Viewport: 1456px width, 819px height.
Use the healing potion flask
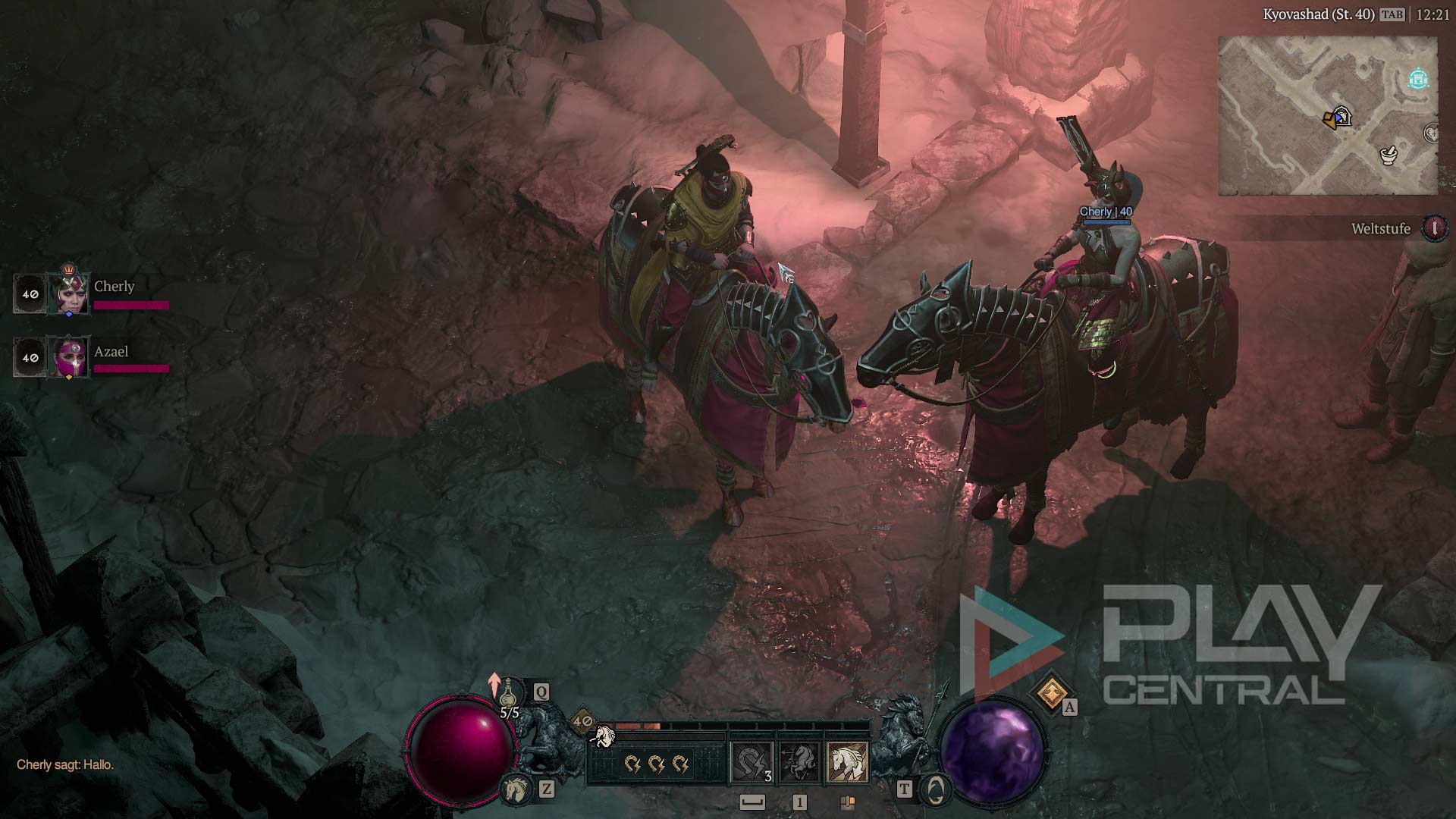(x=510, y=694)
